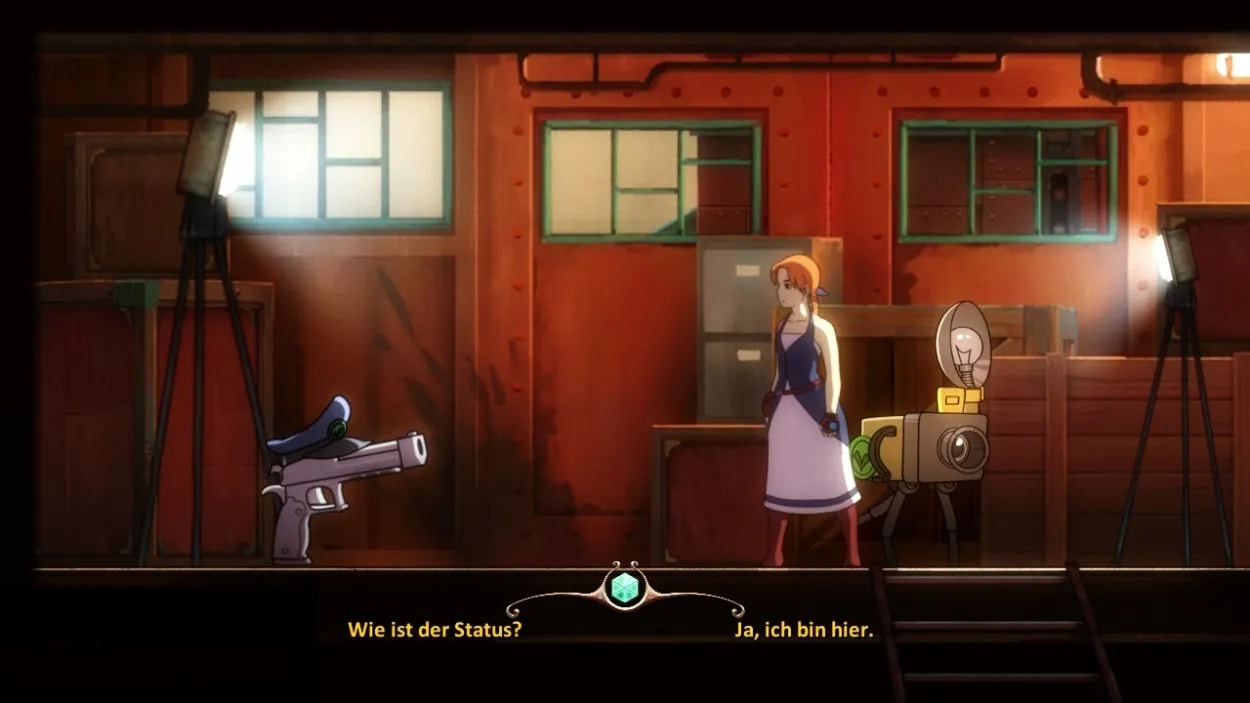The height and width of the screenshot is (703, 1250).
Task: Click the teal cube dialogue emblem
Action: (x=625, y=588)
